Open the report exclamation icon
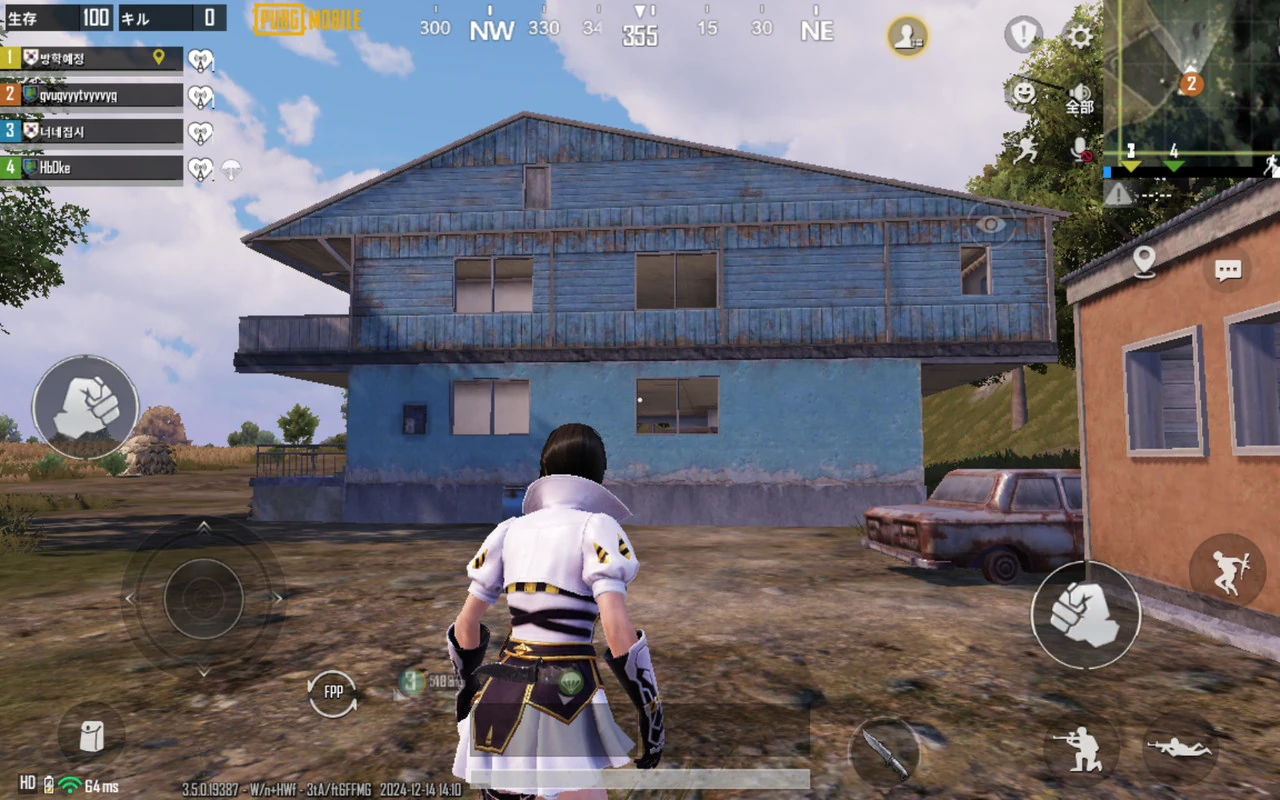The width and height of the screenshot is (1280, 800). [1023, 34]
